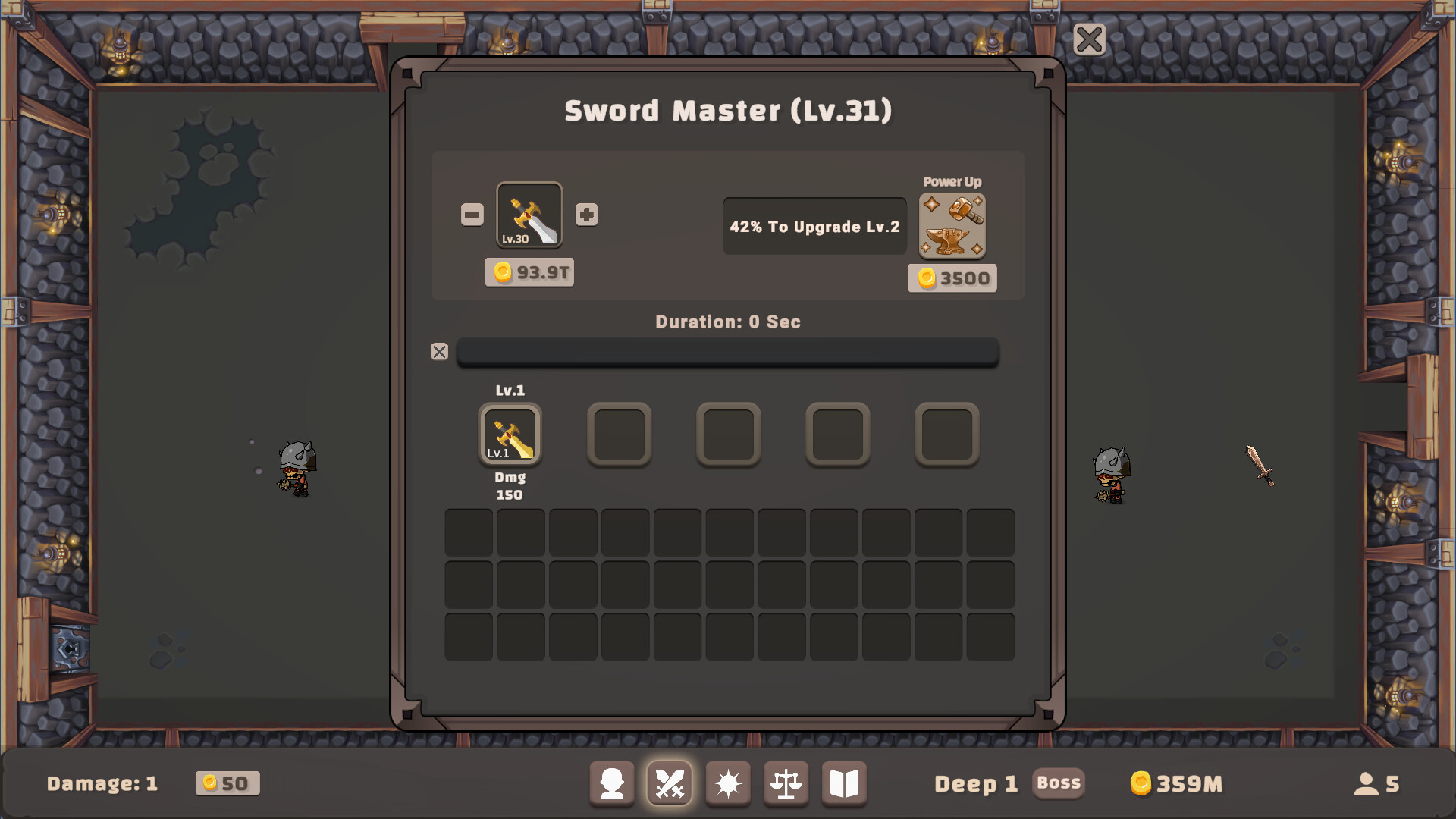Select the character profile icon
The width and height of the screenshot is (1456, 819).
pyautogui.click(x=612, y=783)
